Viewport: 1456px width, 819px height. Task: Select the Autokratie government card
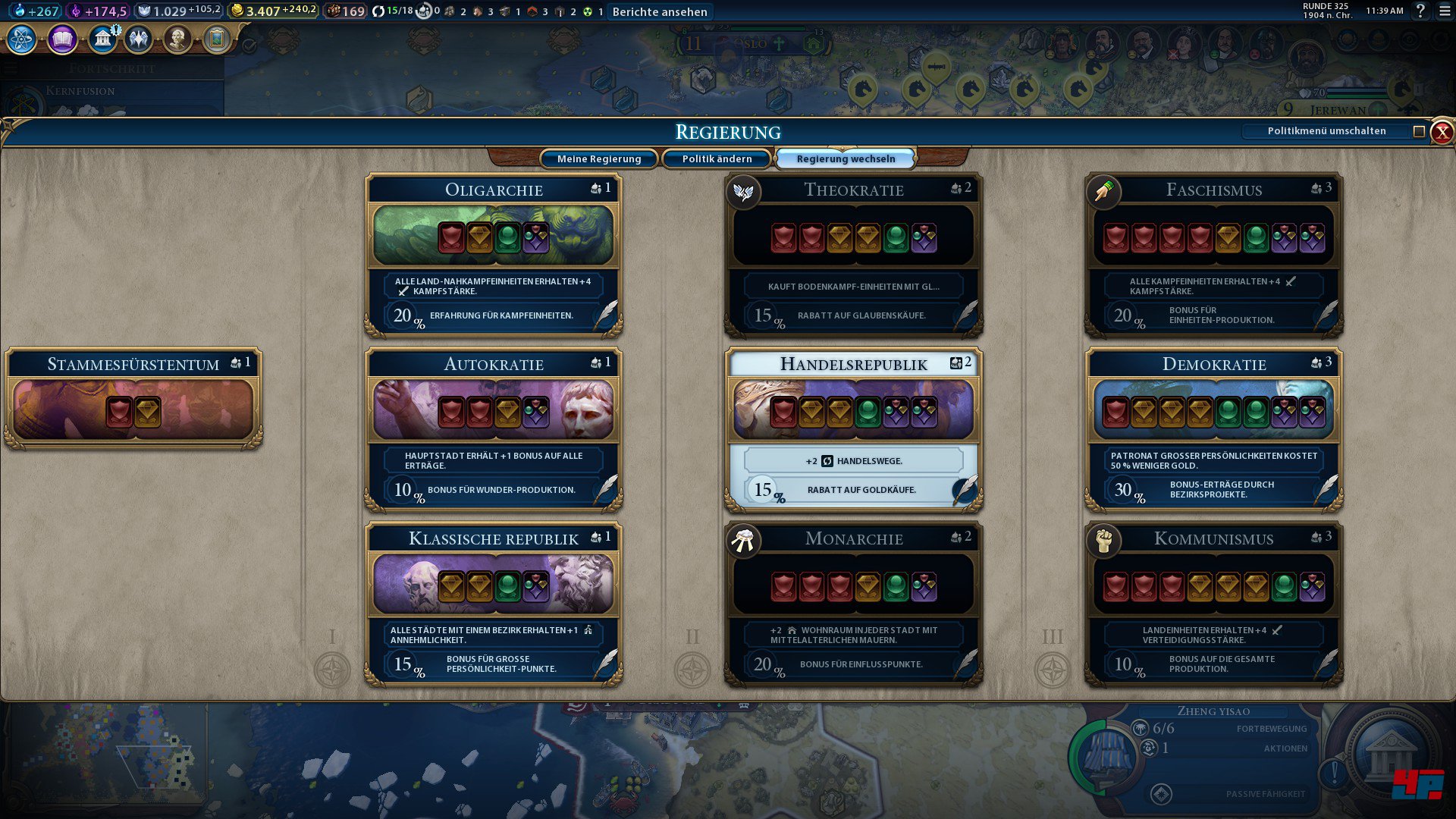494,428
